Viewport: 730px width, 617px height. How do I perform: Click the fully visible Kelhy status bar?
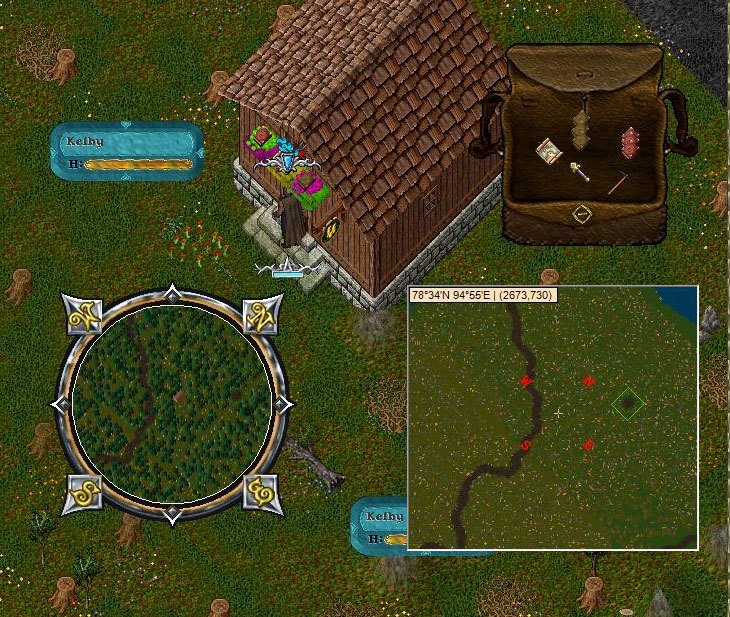[127, 151]
